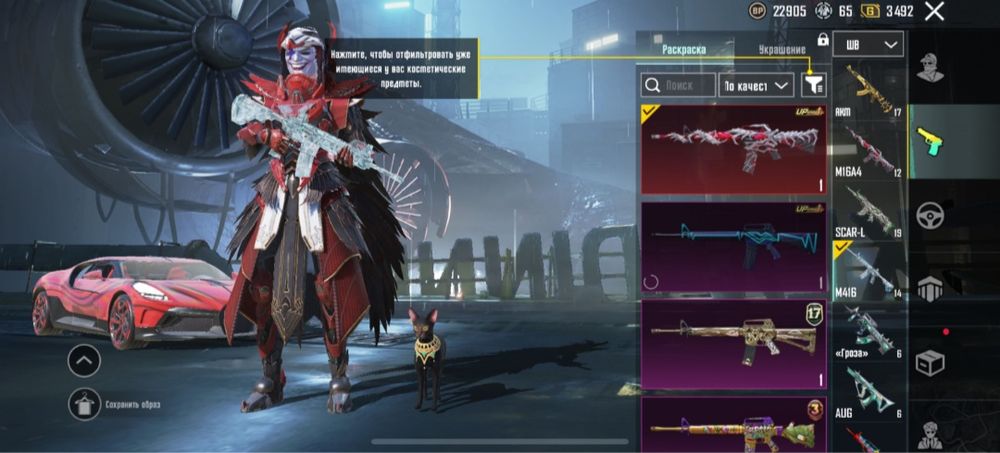The width and height of the screenshot is (1000, 453).
Task: Save the look with the hanger button
Action: 84,404
